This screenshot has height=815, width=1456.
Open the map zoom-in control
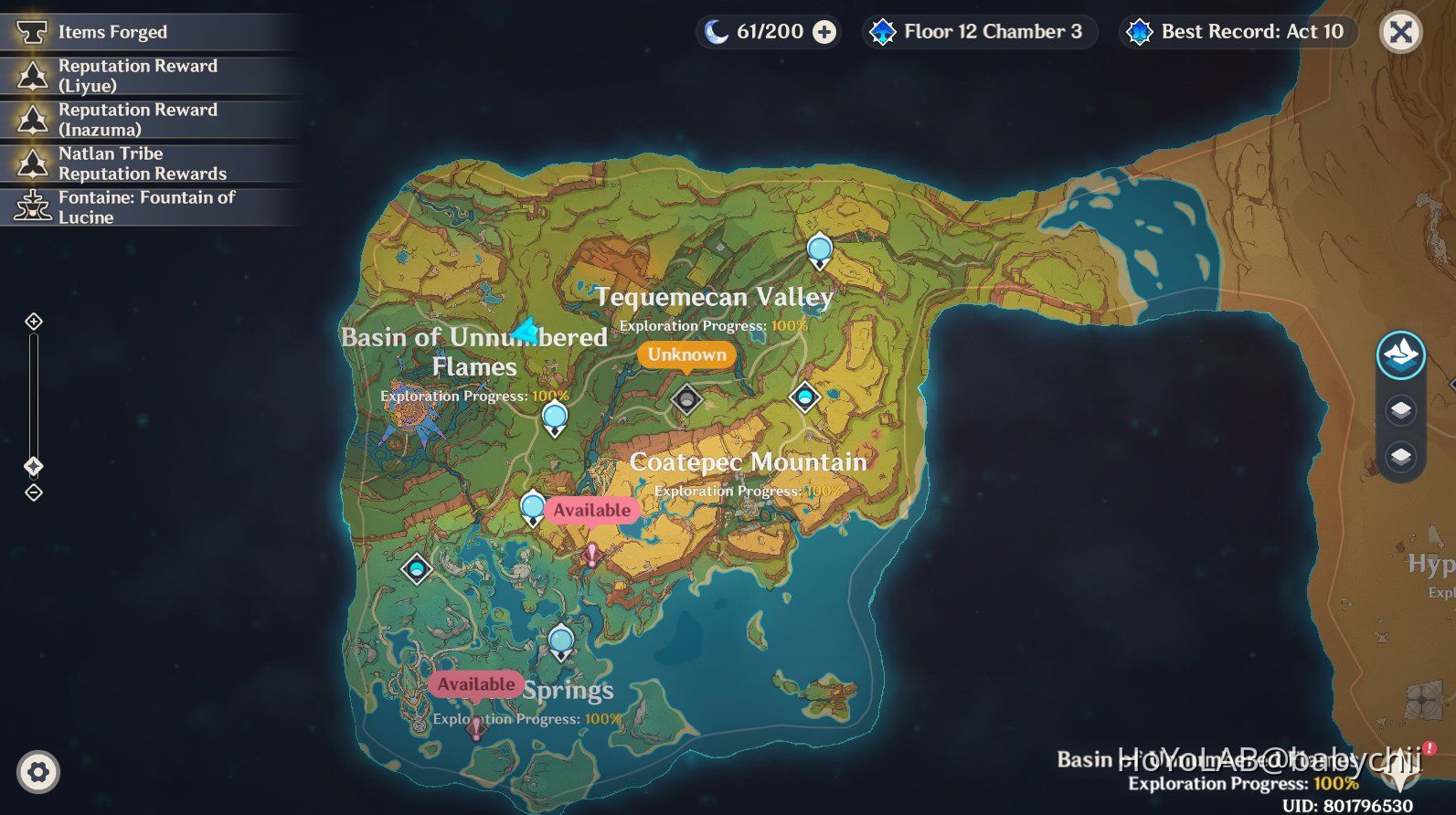pos(35,321)
